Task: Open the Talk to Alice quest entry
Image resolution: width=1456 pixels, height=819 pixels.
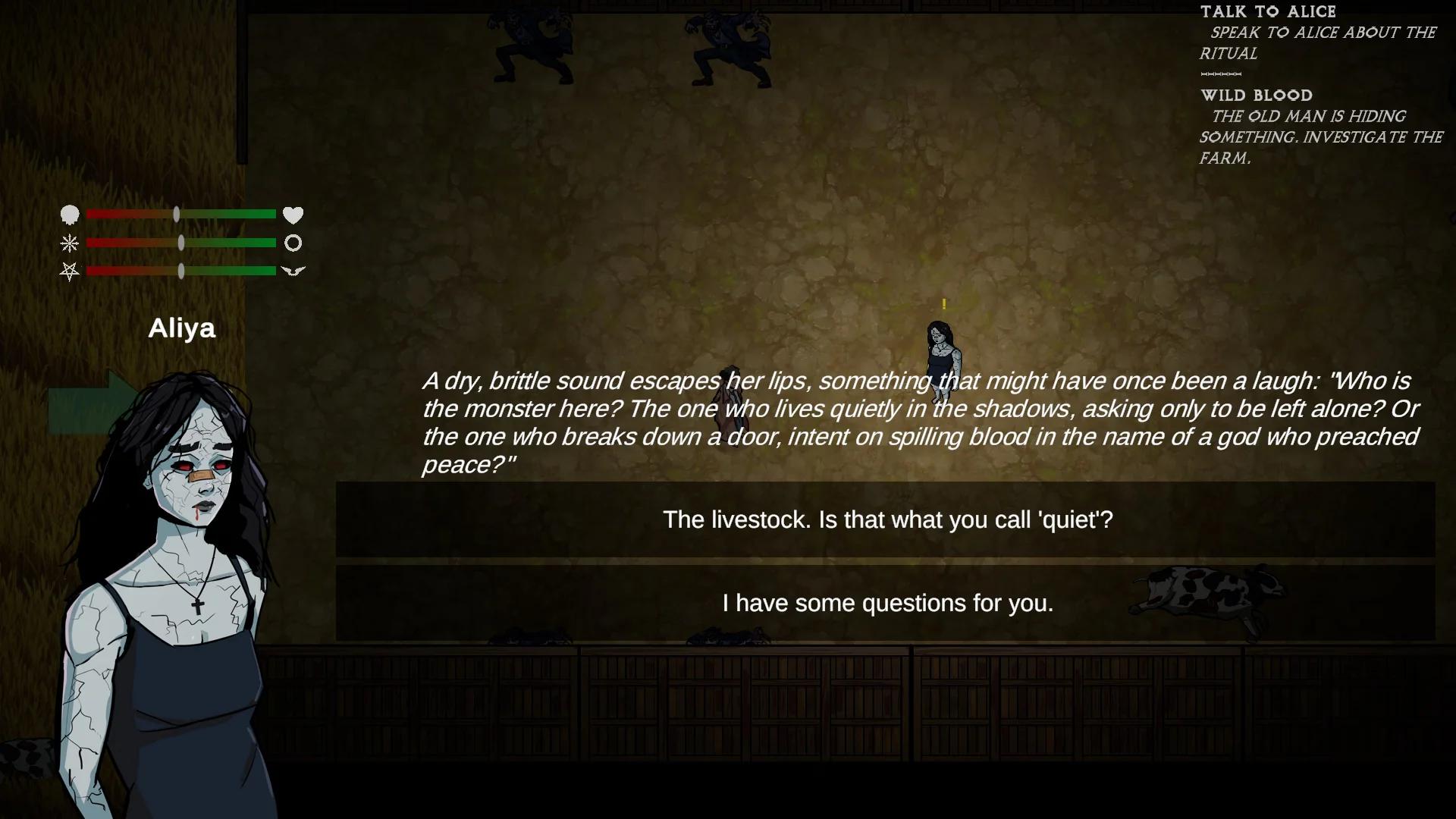Action: [1268, 12]
